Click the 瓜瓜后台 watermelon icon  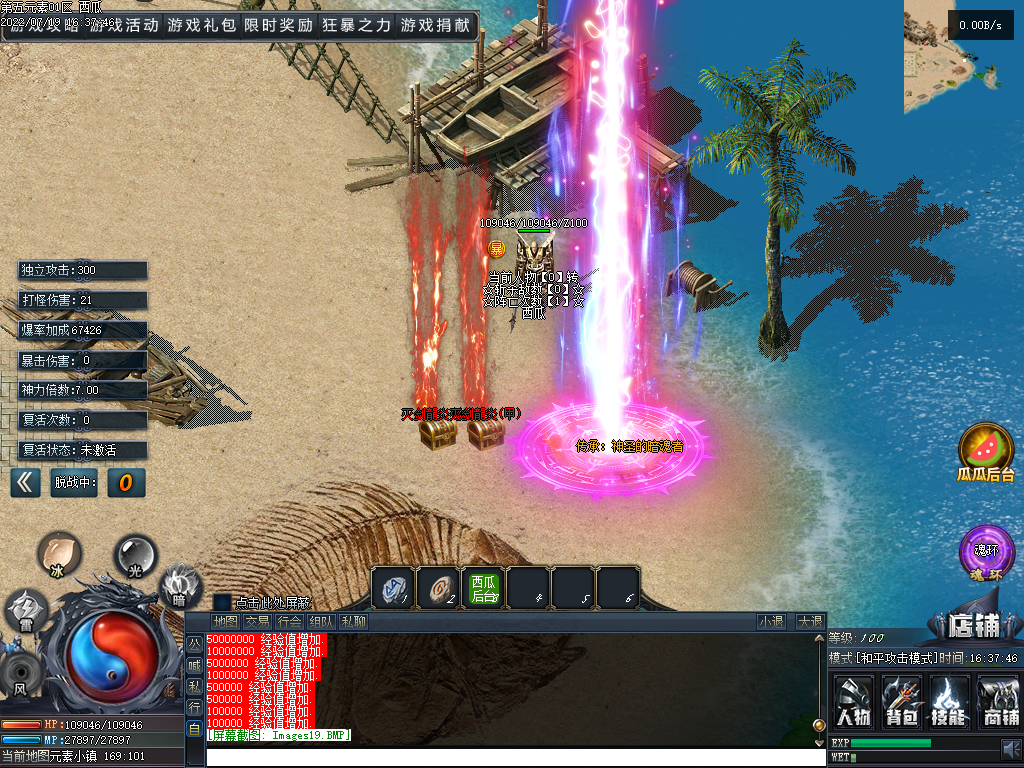click(x=986, y=451)
